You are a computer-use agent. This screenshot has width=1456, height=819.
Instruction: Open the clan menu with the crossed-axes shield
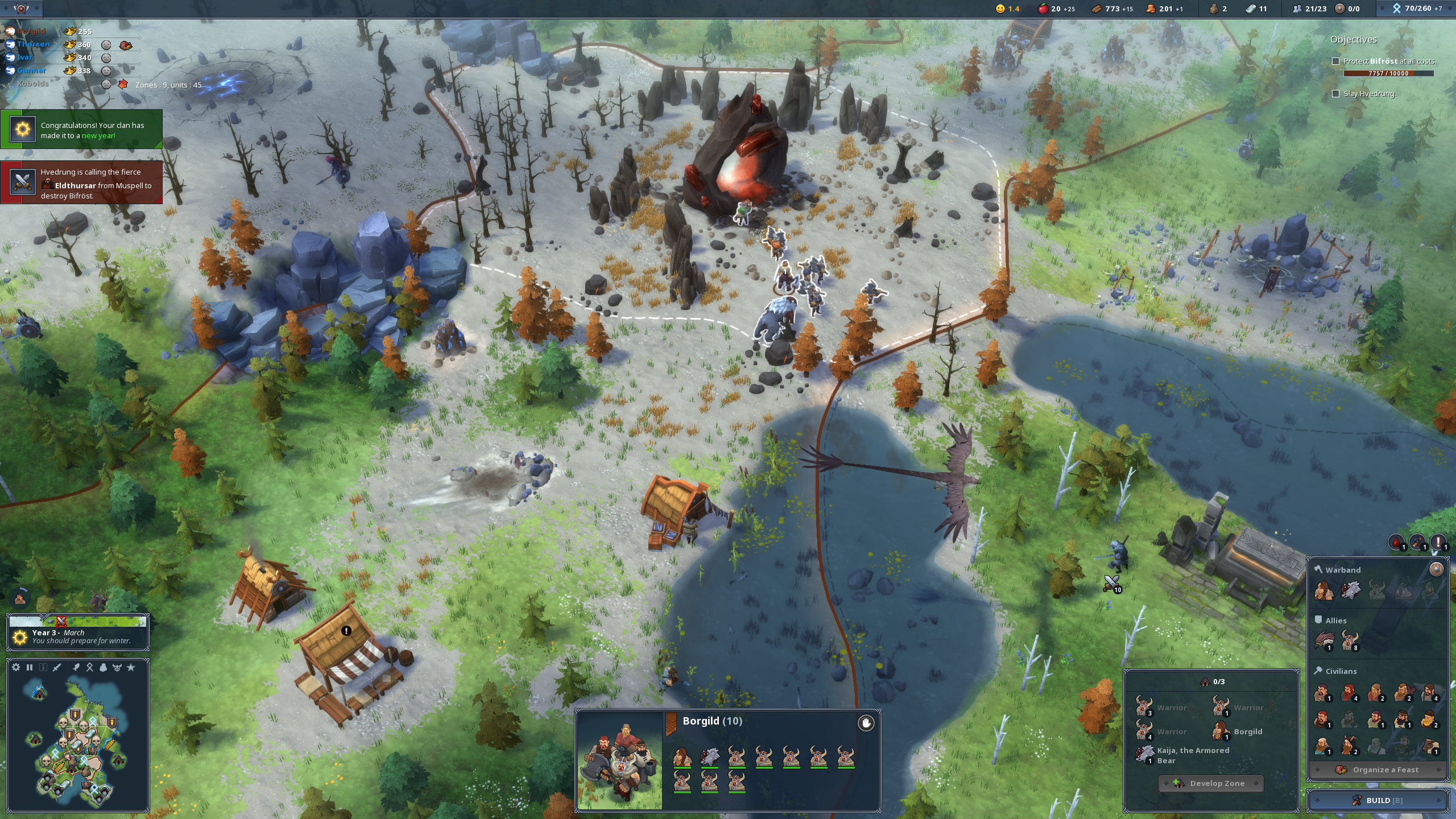coord(21,9)
